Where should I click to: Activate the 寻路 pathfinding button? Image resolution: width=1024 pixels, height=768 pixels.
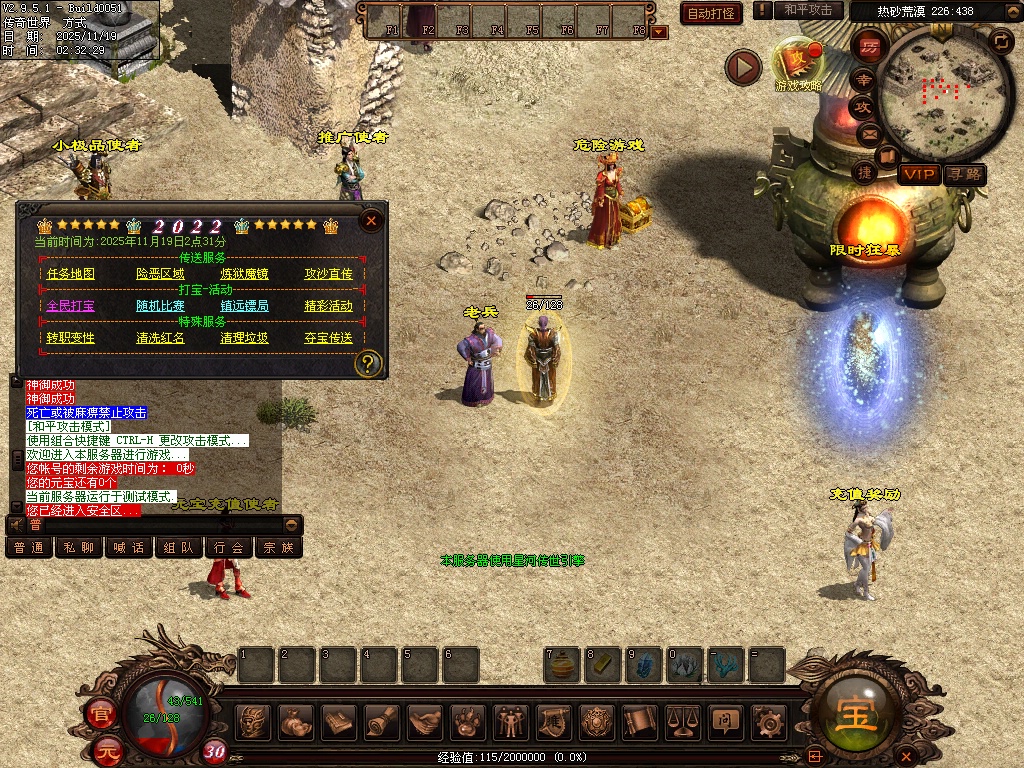pyautogui.click(x=964, y=174)
